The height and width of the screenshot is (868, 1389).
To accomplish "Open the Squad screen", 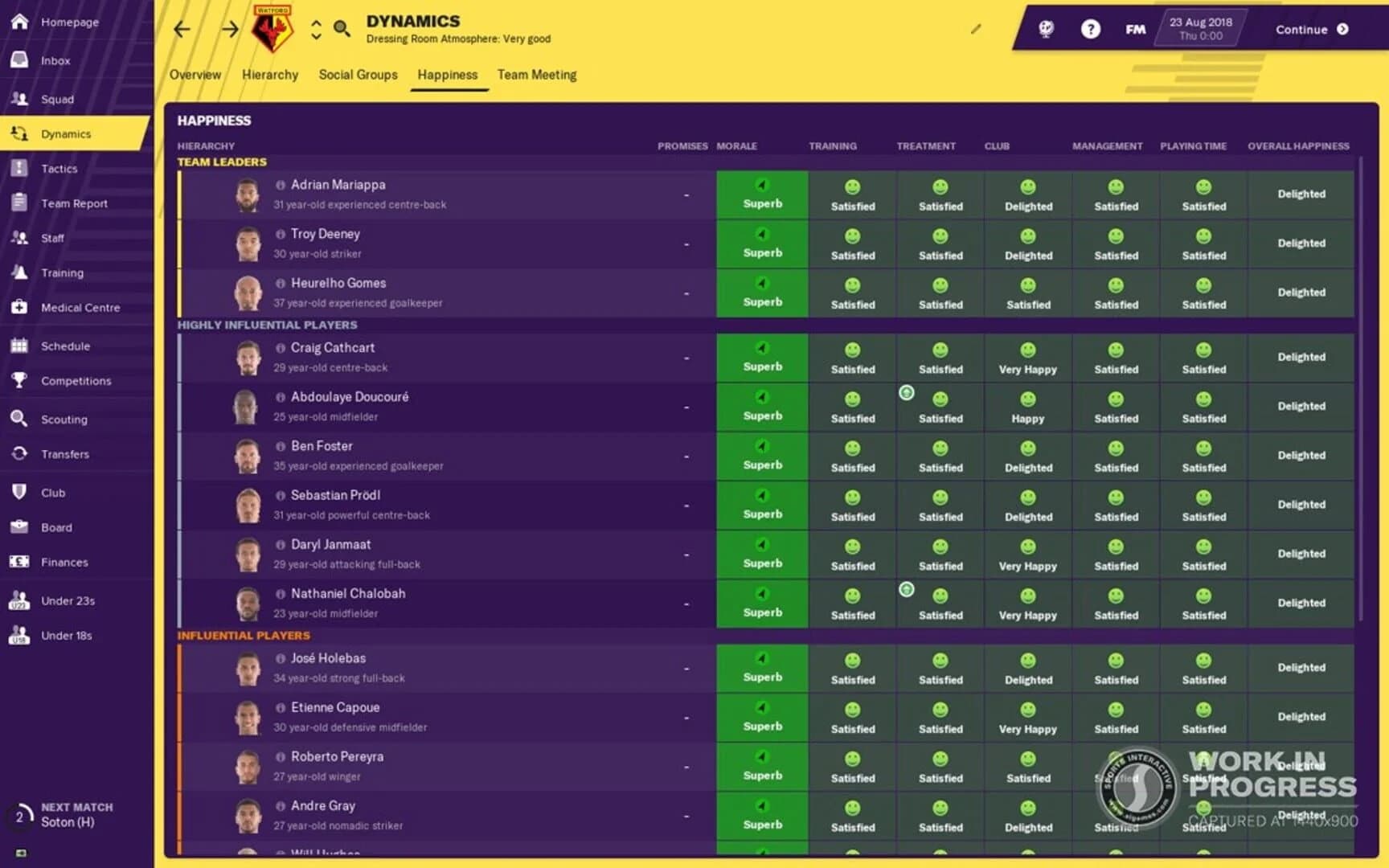I will pyautogui.click(x=58, y=99).
